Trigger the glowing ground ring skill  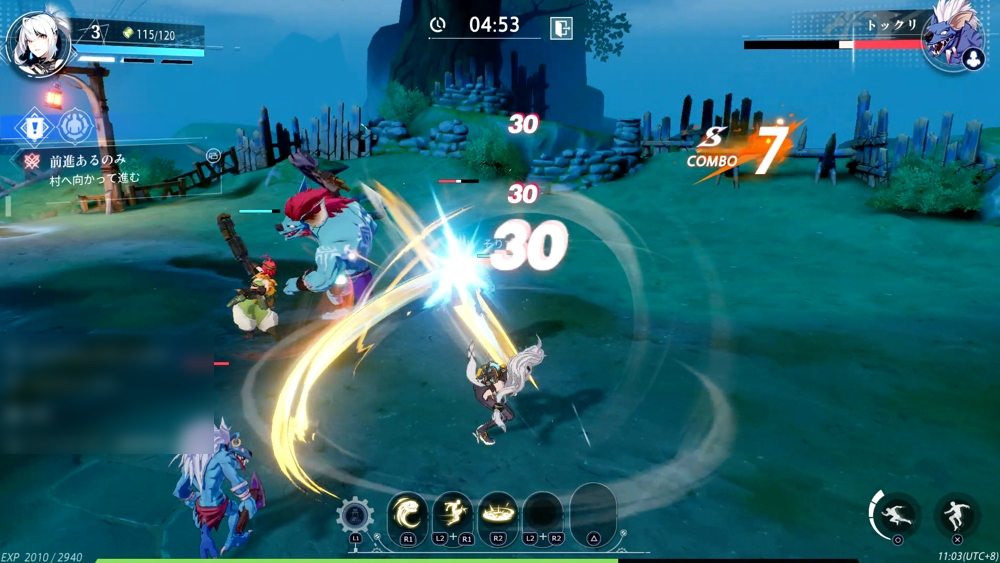[x=497, y=515]
